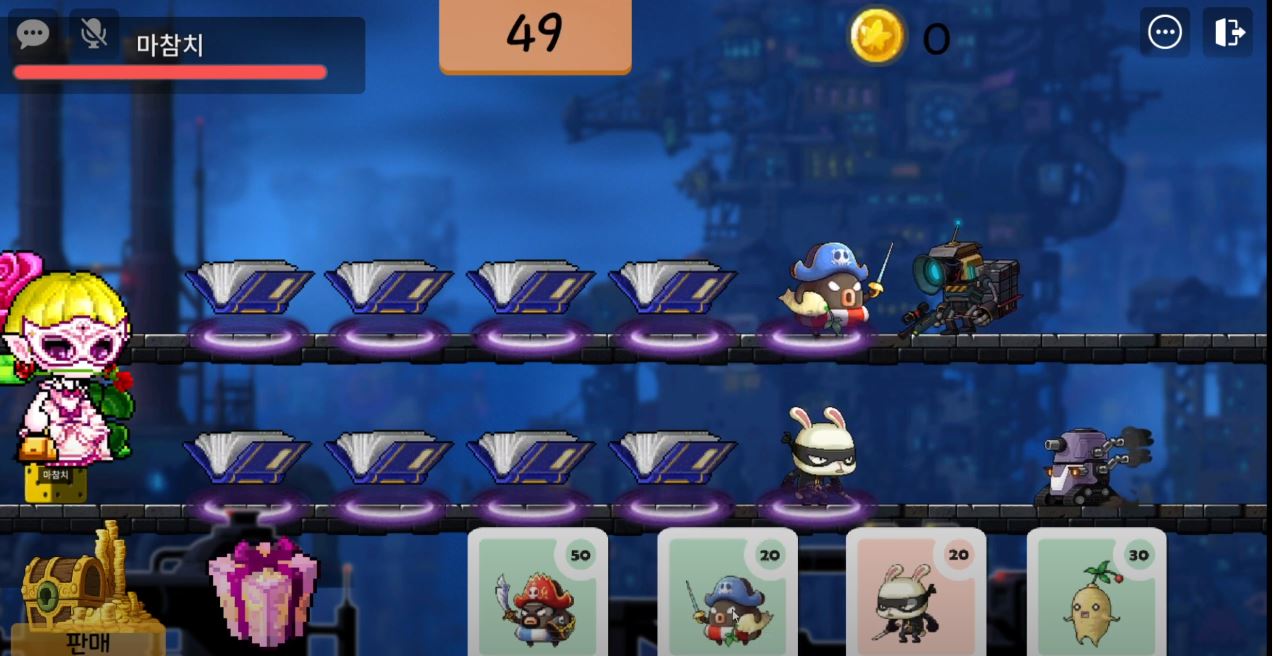Viewport: 1273px width, 656px height.
Task: Open the three-dot options menu
Action: click(1165, 33)
